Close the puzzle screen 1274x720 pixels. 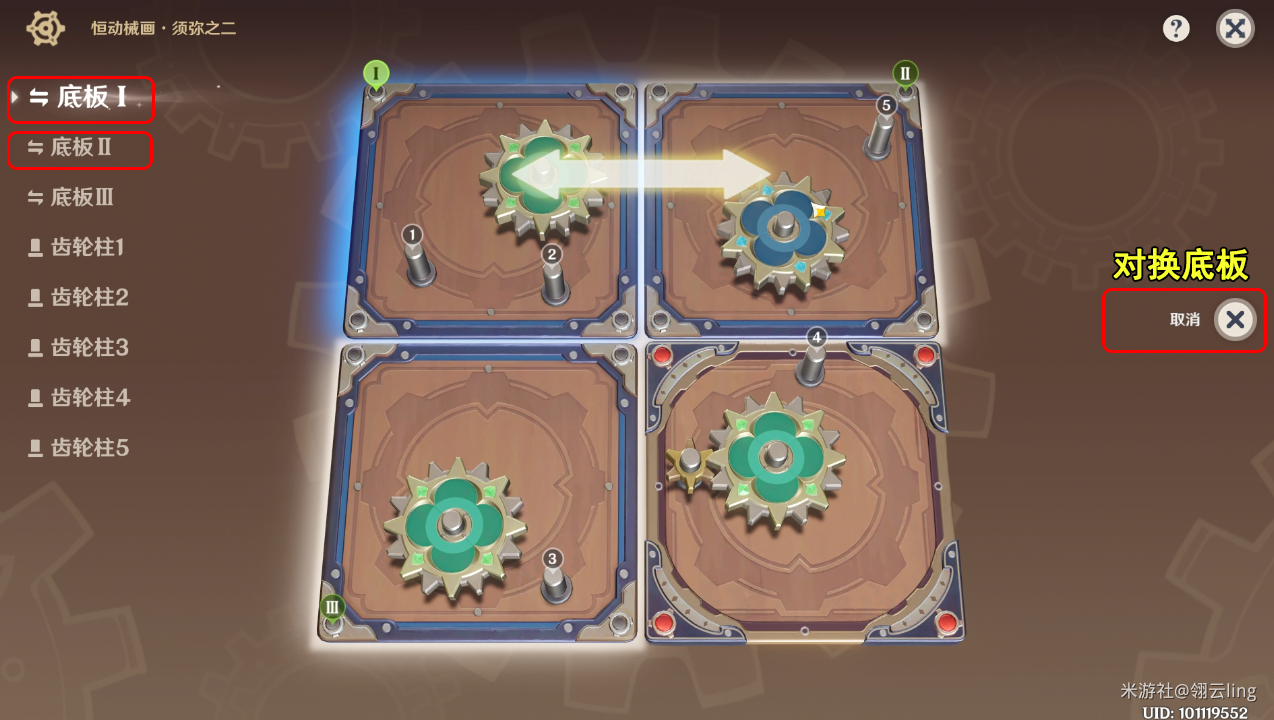tap(1235, 28)
